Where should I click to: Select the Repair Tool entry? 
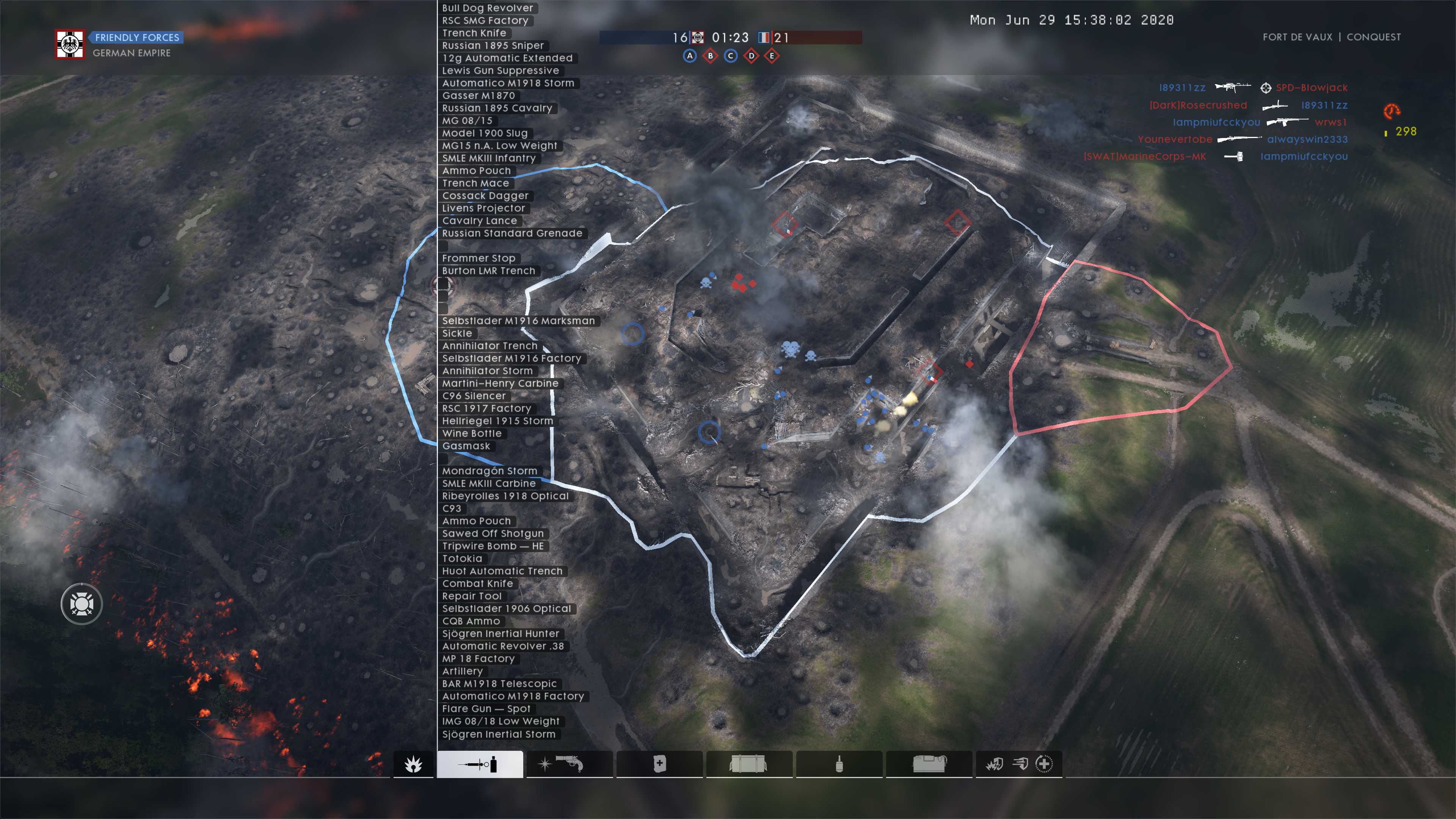click(471, 596)
